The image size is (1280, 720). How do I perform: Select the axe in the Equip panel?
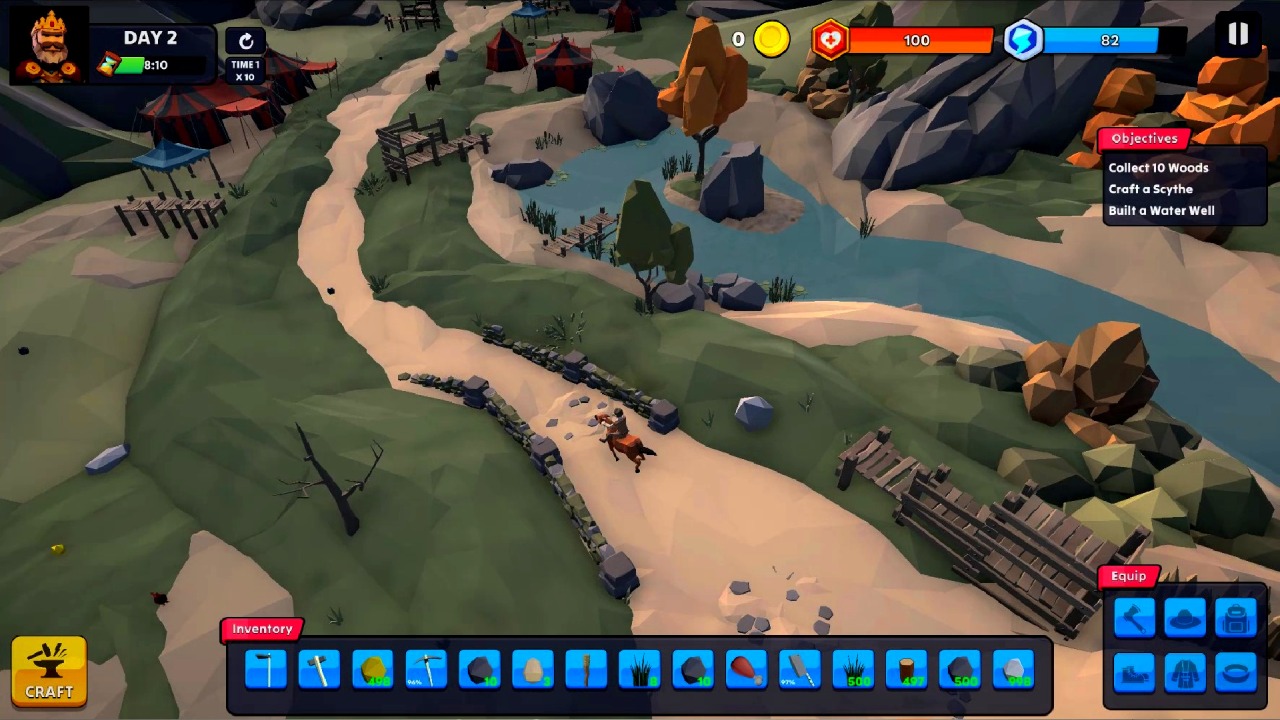click(1133, 617)
